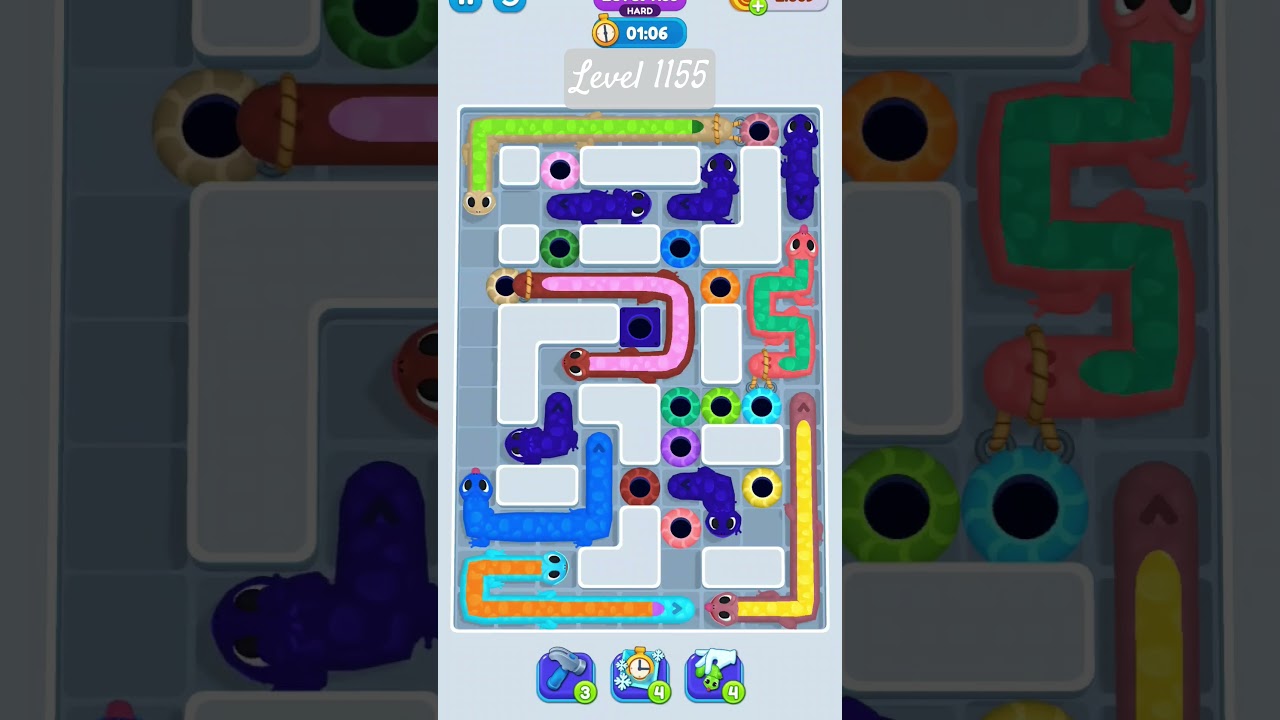
Task: Activate the freeze time booster
Action: pos(640,677)
